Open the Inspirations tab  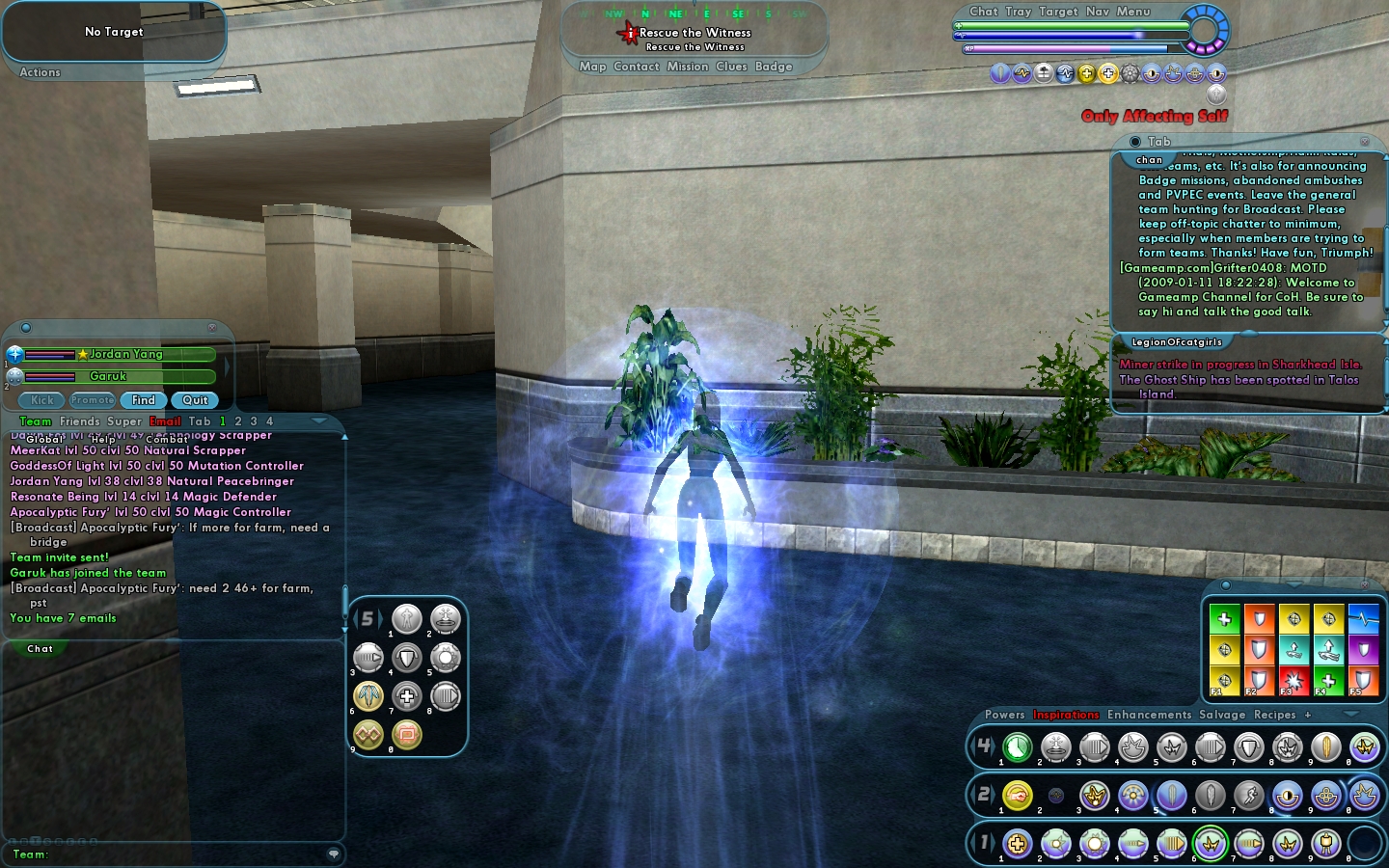tap(1066, 715)
